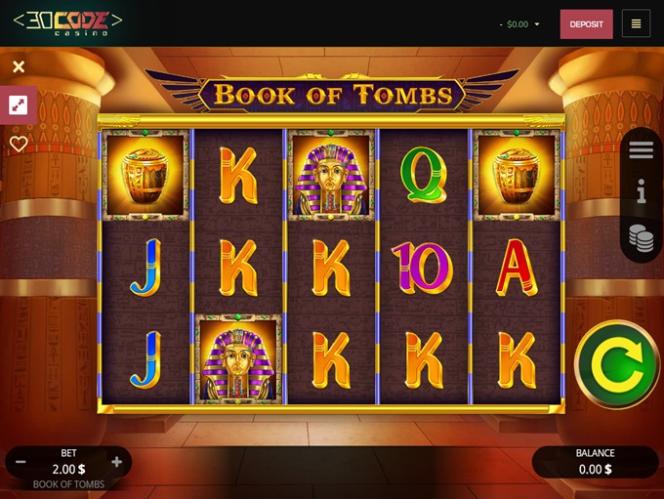Screen dimensions: 664x499
Task: Show the game info paytable
Action: pyautogui.click(x=641, y=192)
